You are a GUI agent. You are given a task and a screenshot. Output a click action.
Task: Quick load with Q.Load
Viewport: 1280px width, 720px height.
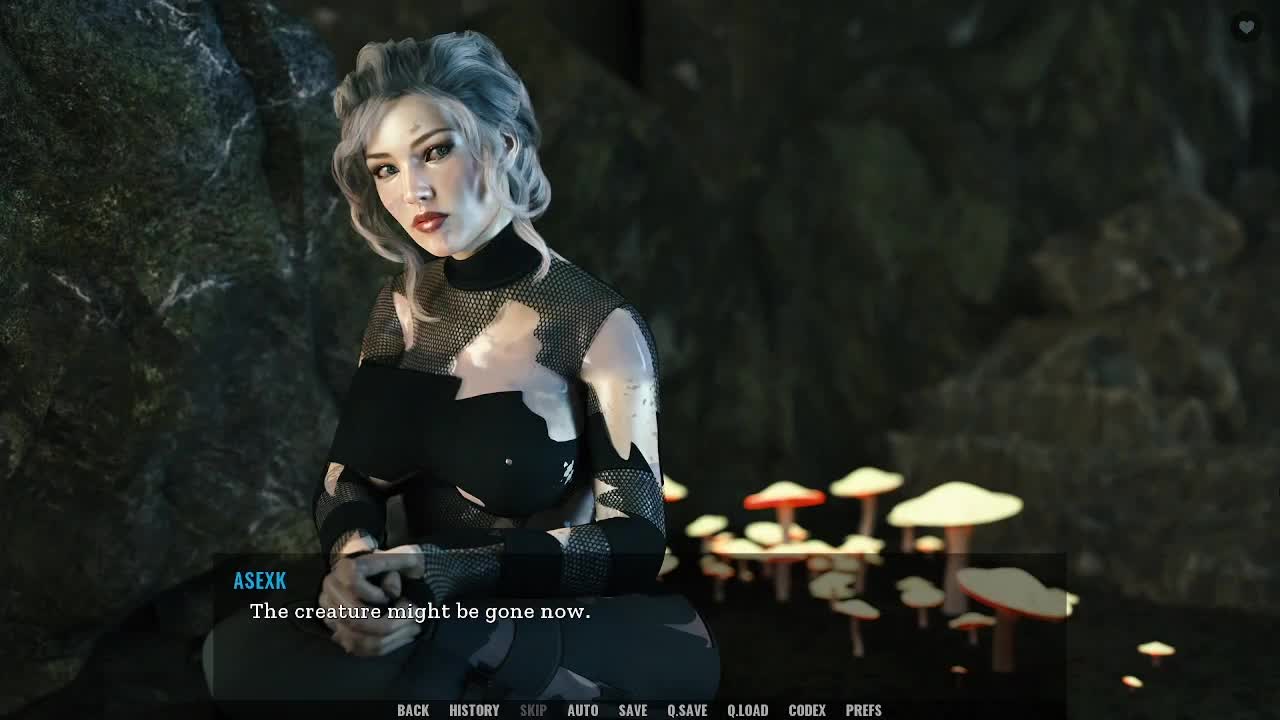click(x=747, y=710)
